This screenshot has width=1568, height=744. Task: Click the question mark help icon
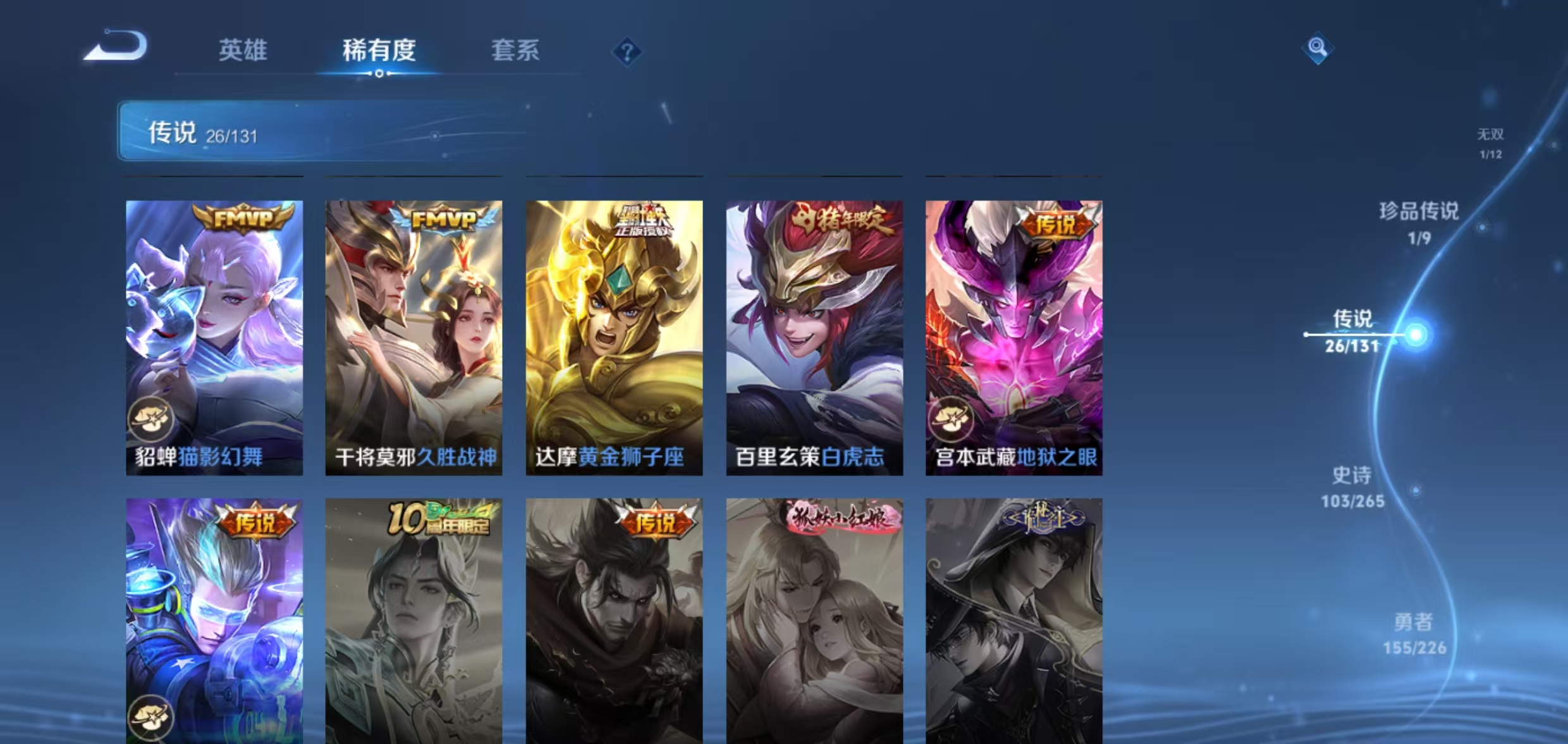click(627, 53)
